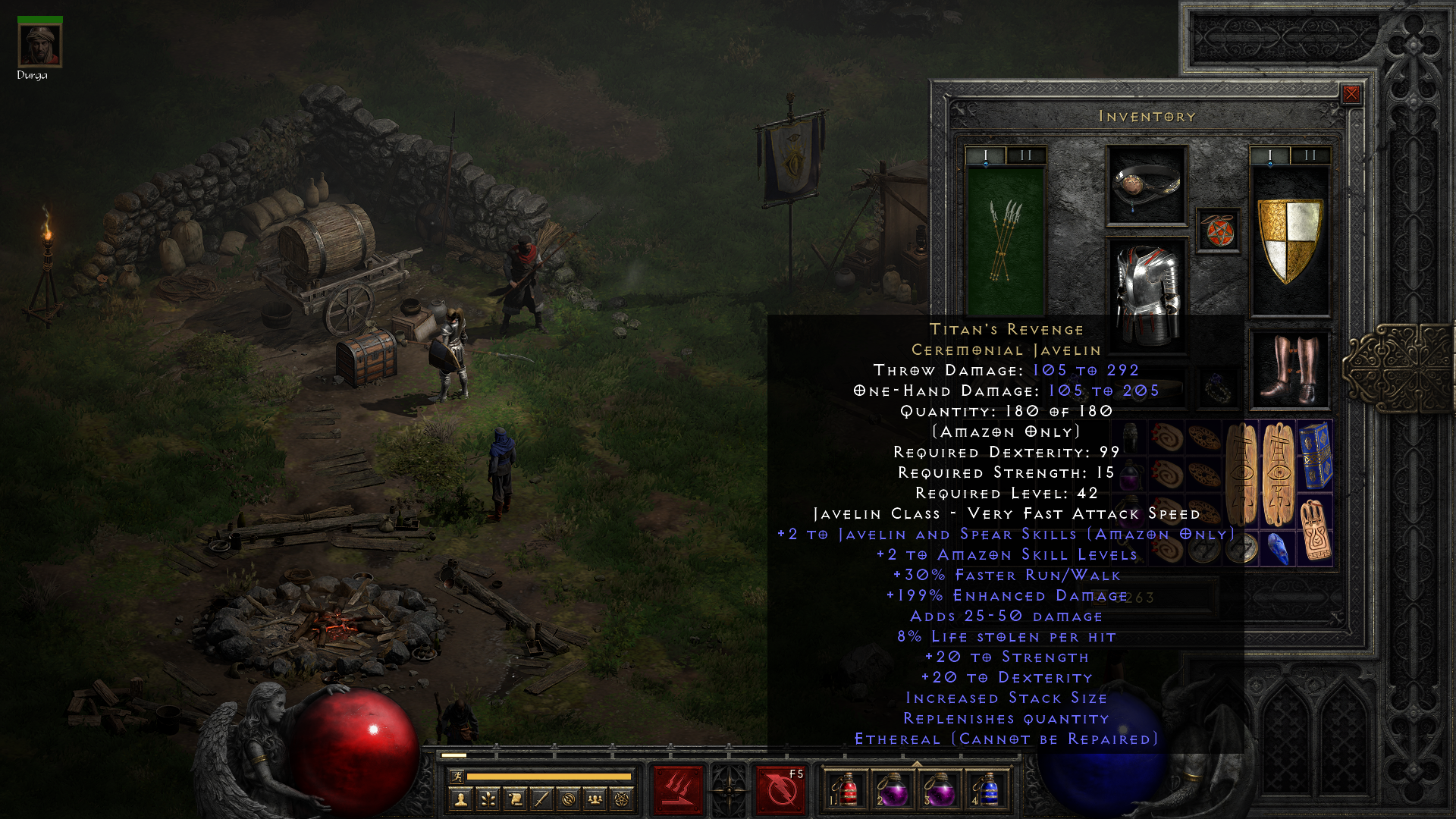
Task: Switch to weapon swap tab II on the shield side
Action: (1309, 155)
